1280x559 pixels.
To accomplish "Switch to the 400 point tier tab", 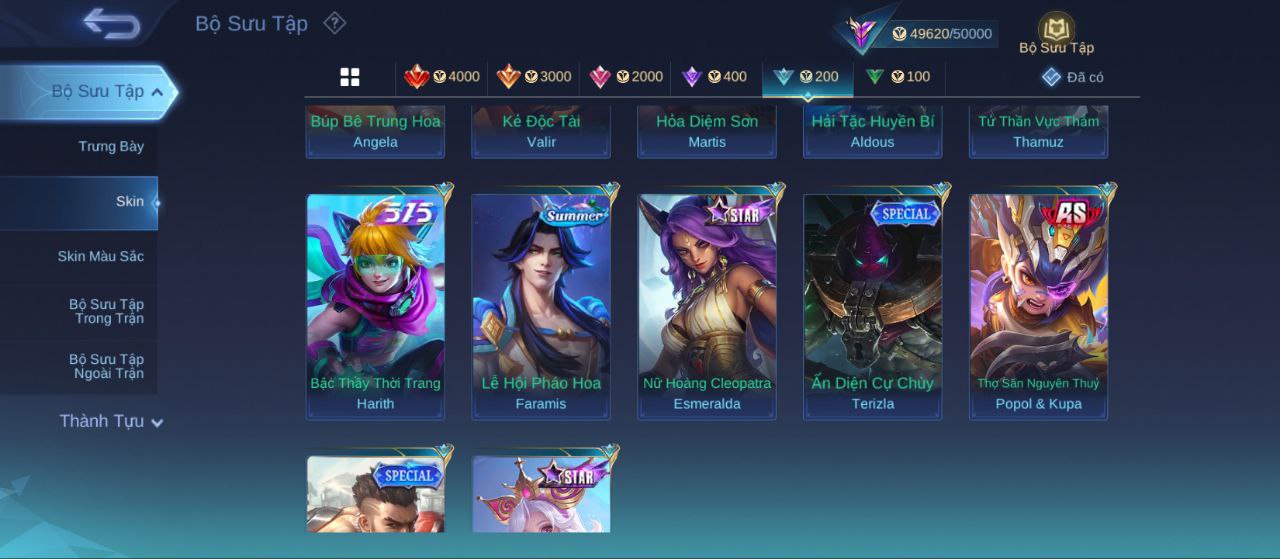I will pyautogui.click(x=714, y=77).
